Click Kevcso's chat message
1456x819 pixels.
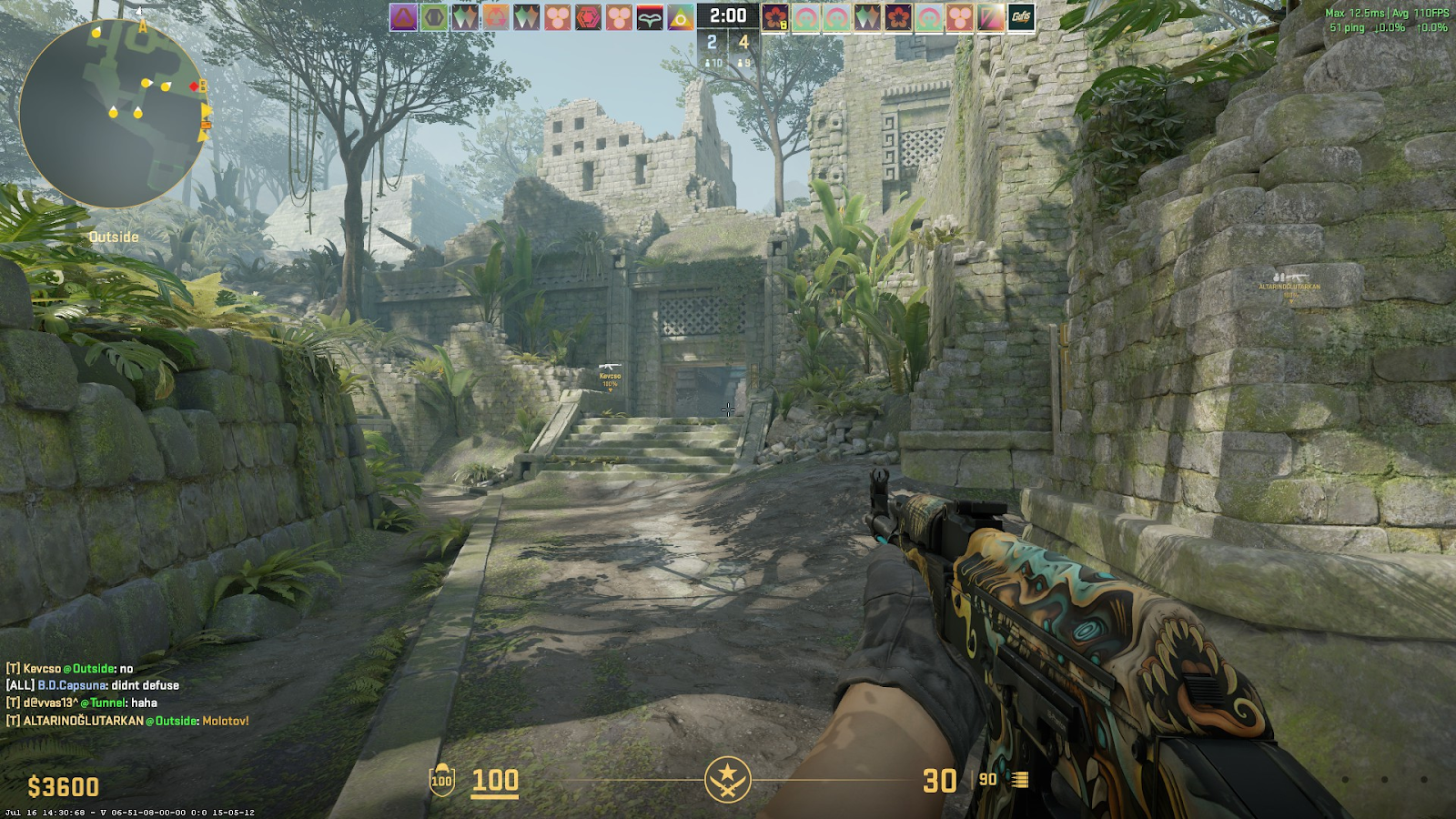click(x=70, y=668)
